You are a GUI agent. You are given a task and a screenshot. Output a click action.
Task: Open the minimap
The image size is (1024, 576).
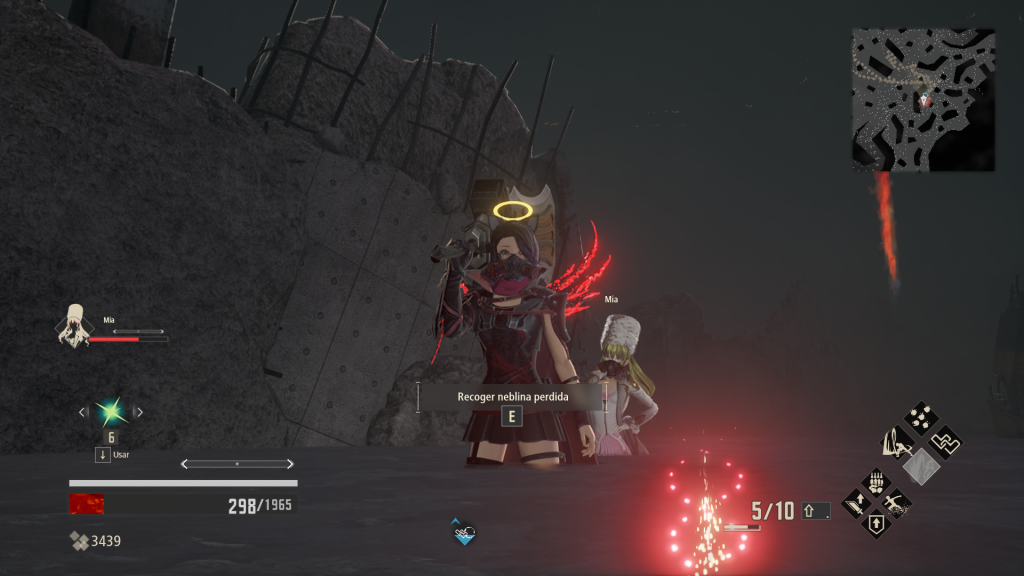click(x=923, y=99)
